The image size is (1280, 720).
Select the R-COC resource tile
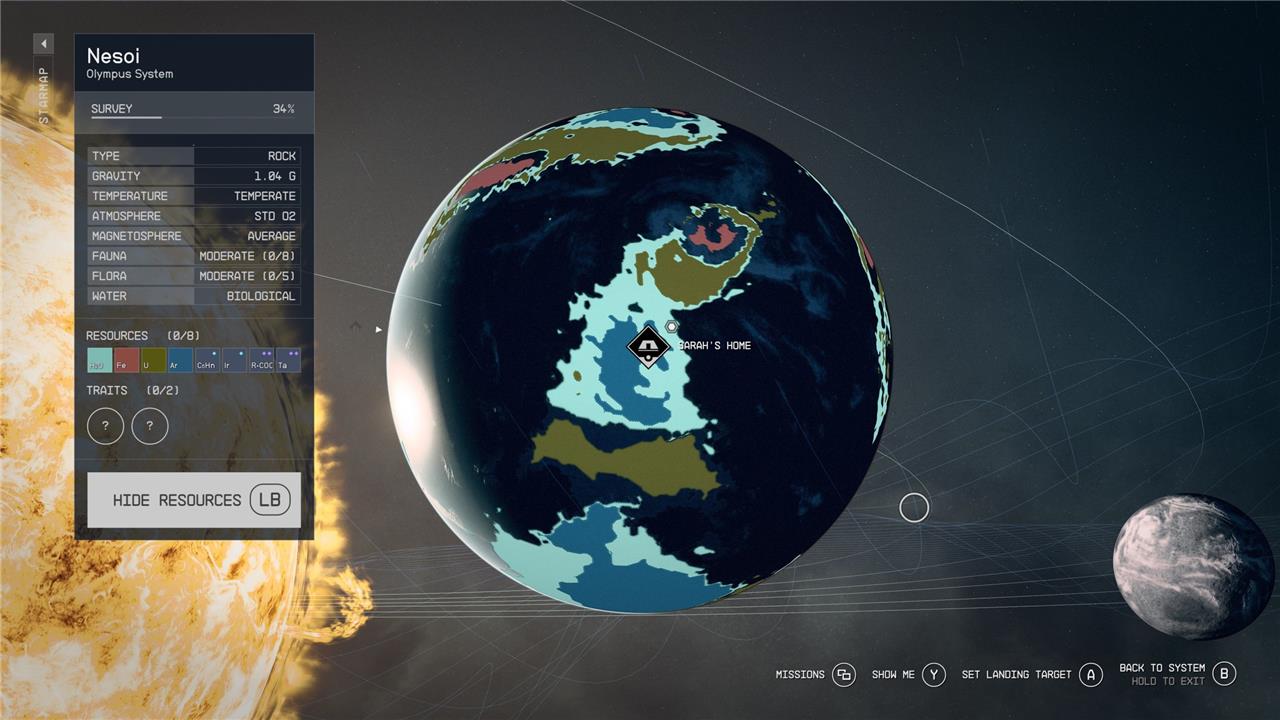click(261, 360)
